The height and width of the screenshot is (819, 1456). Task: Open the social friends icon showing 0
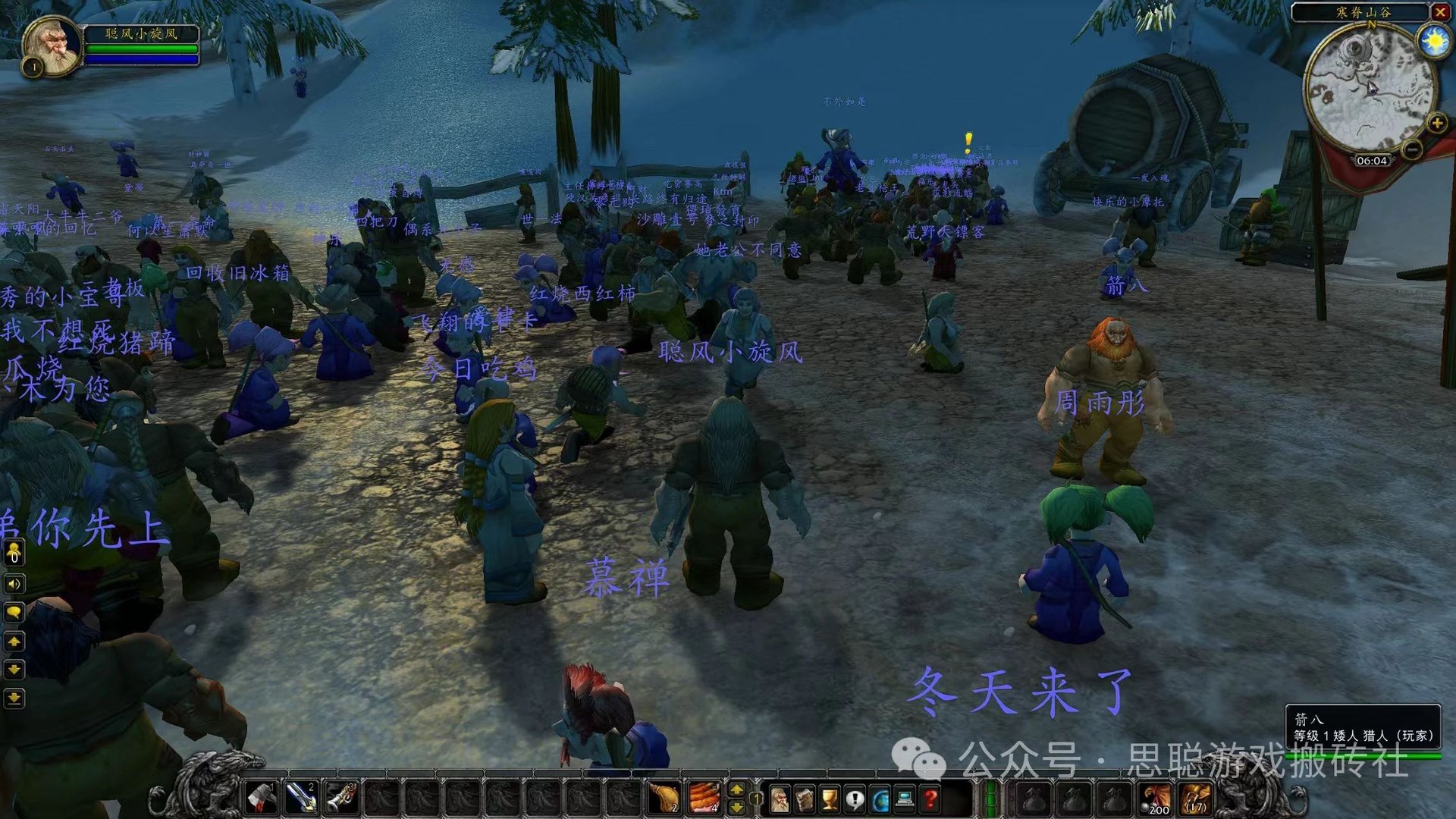14,553
